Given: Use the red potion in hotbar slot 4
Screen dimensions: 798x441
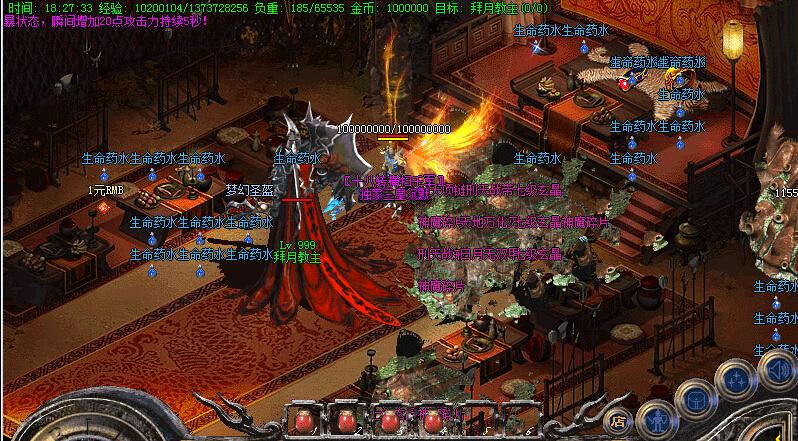Looking at the screenshot, I should tap(433, 422).
